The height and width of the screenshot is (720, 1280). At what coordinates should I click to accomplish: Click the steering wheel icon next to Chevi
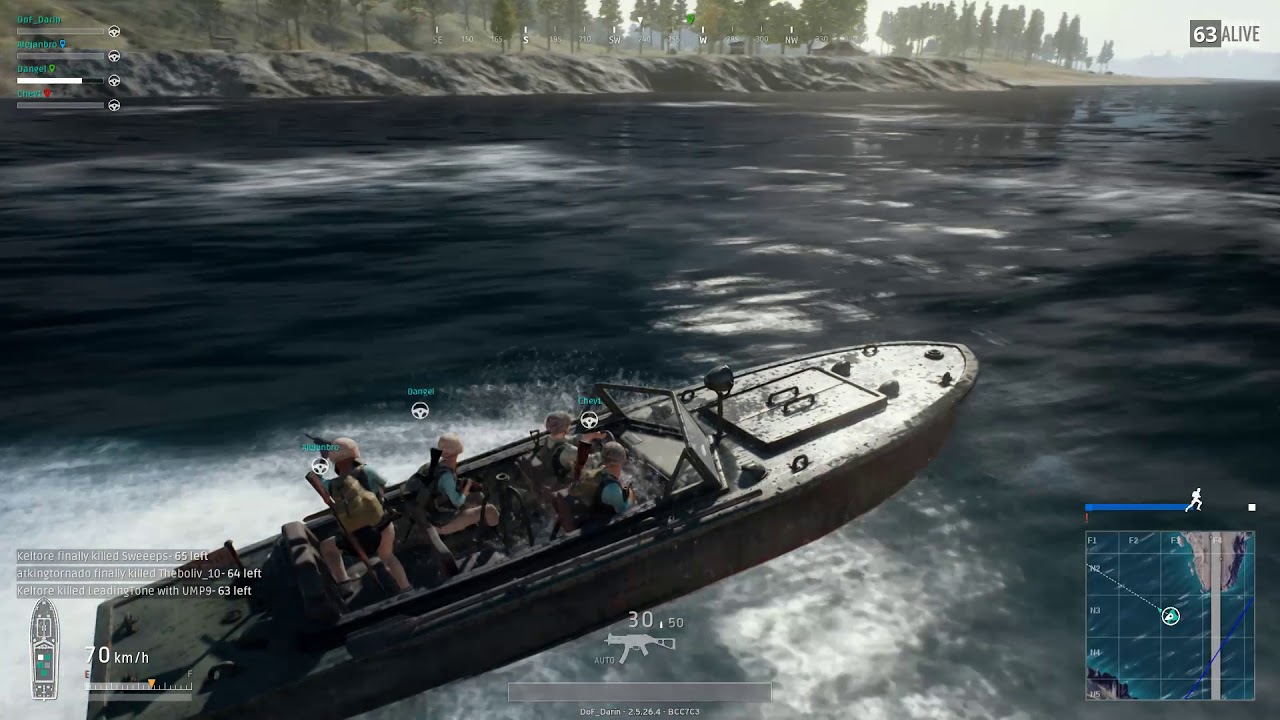click(x=114, y=104)
